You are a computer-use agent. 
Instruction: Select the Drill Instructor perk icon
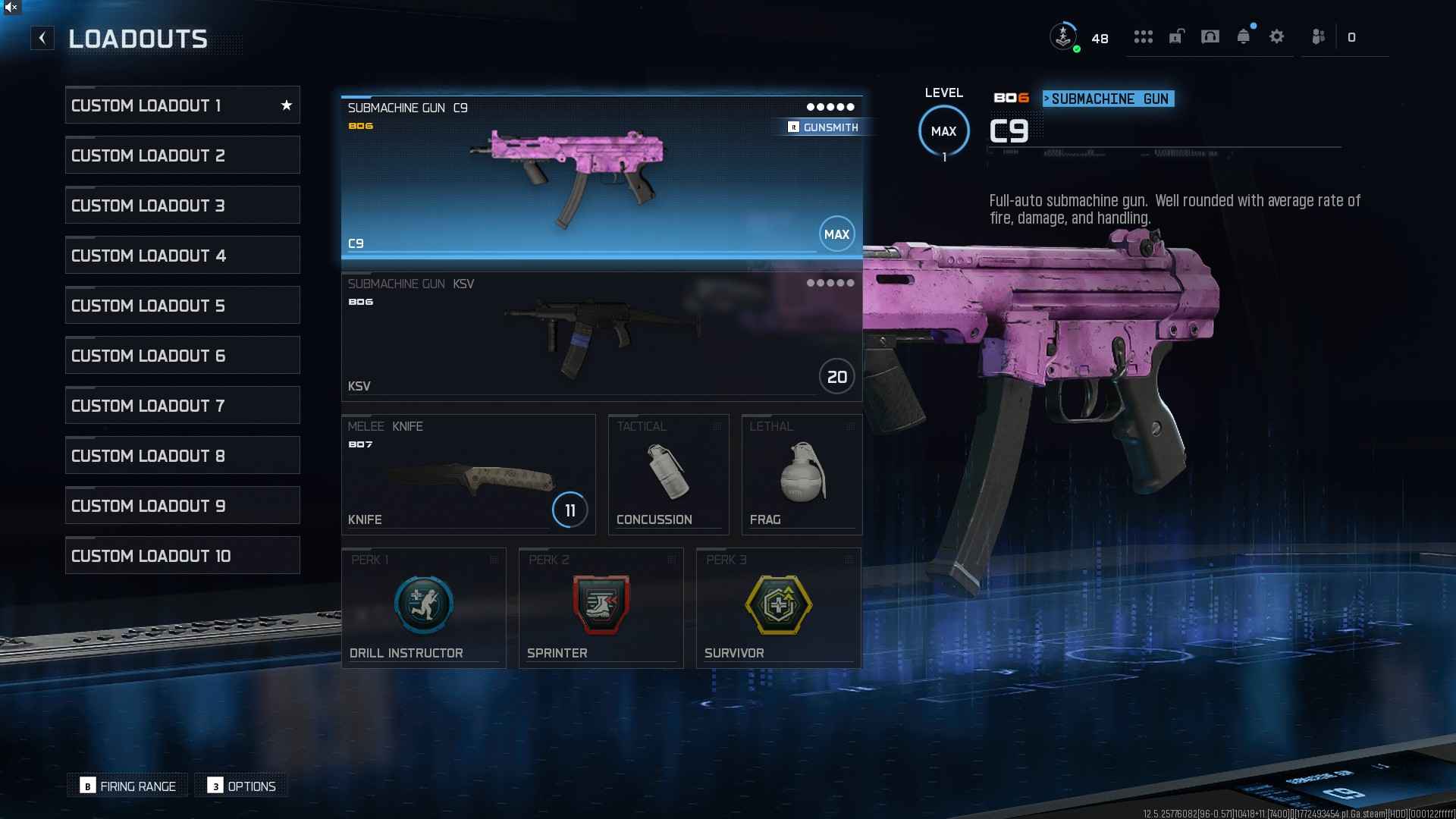[423, 604]
